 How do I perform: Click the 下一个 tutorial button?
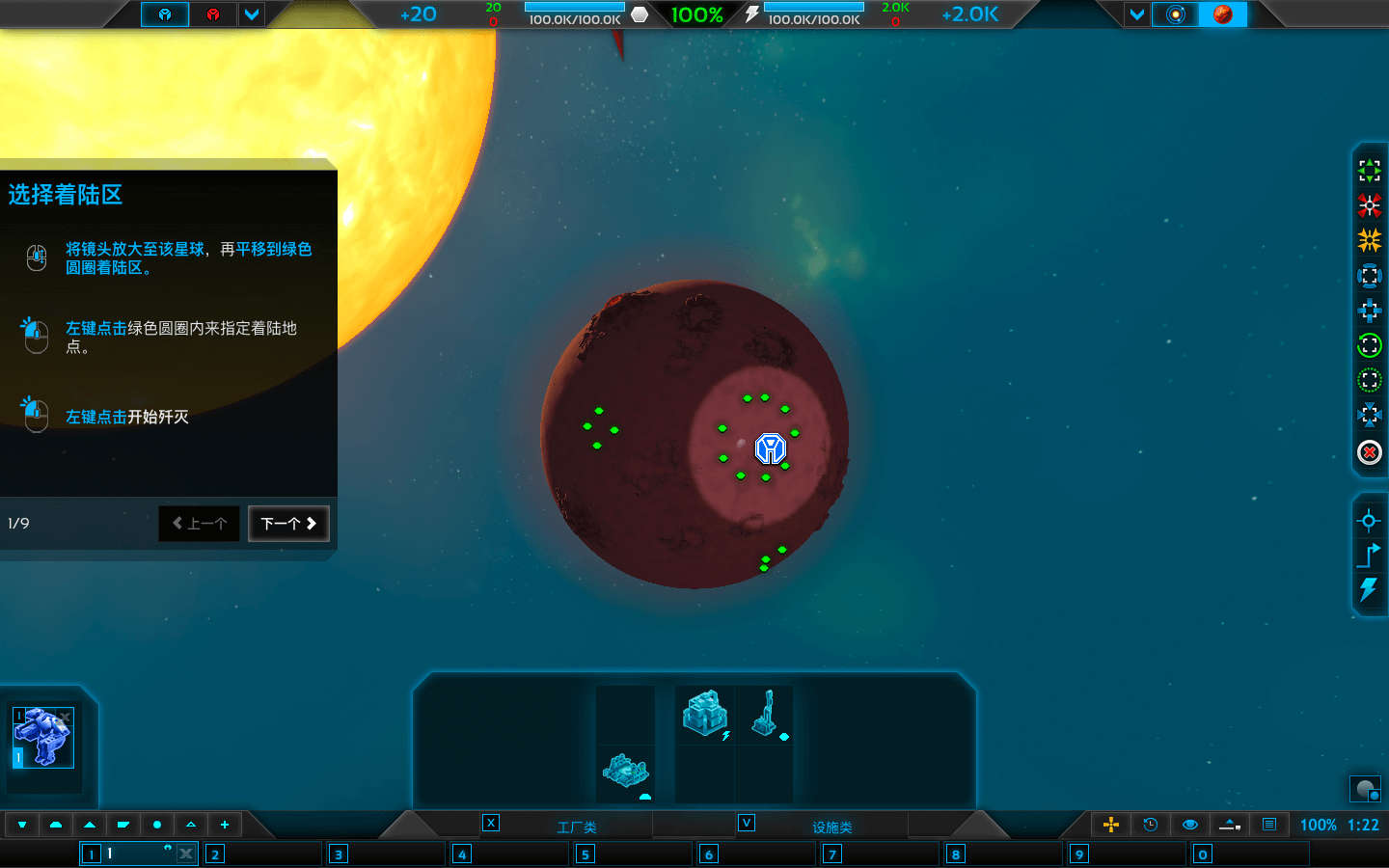click(x=288, y=523)
